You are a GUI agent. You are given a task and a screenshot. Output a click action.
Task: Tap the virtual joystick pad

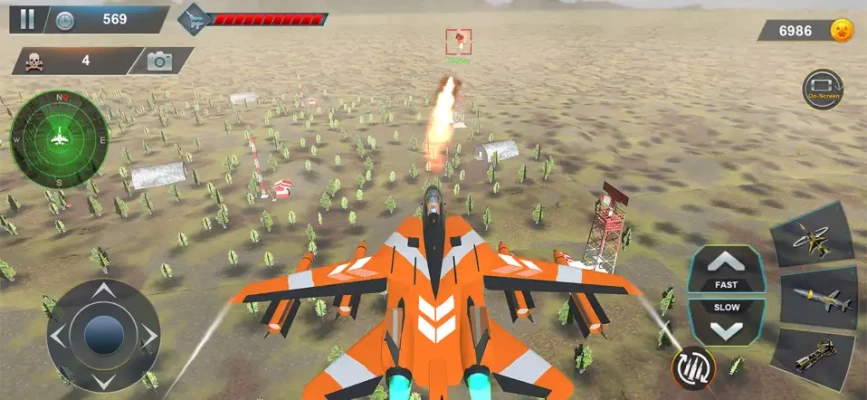point(103,335)
